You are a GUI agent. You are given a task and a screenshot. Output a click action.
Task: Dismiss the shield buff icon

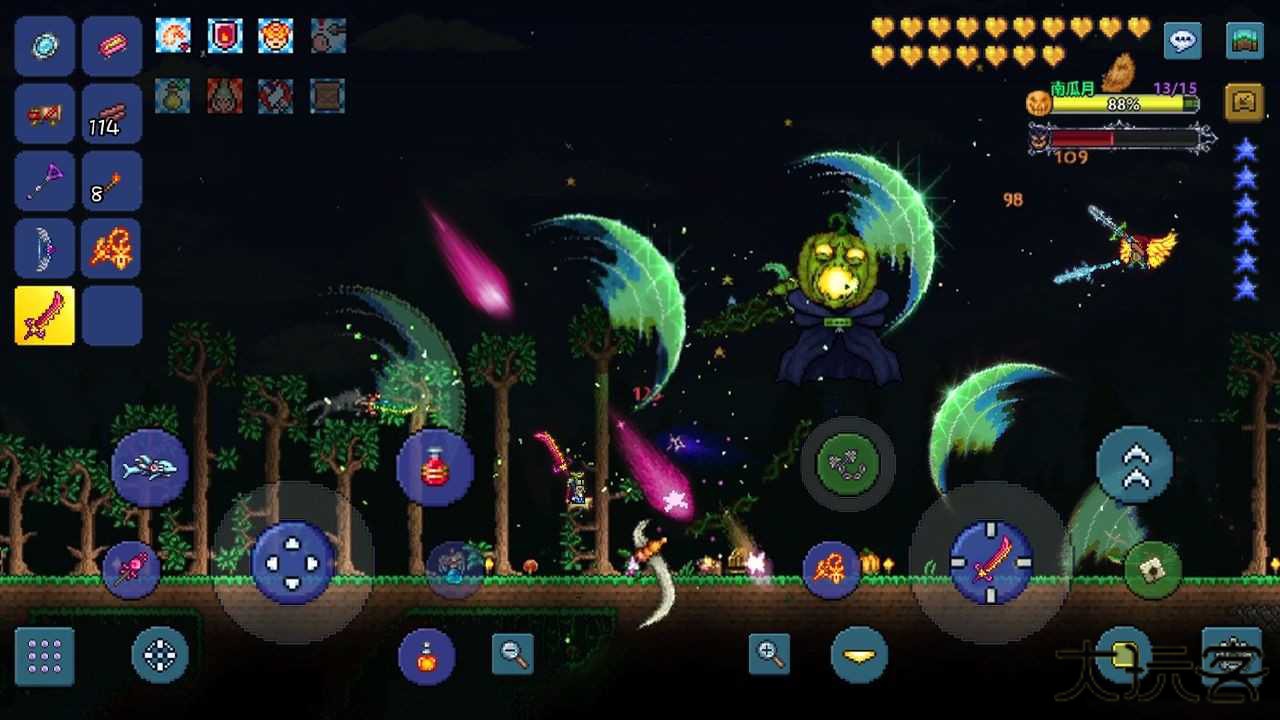coord(224,36)
